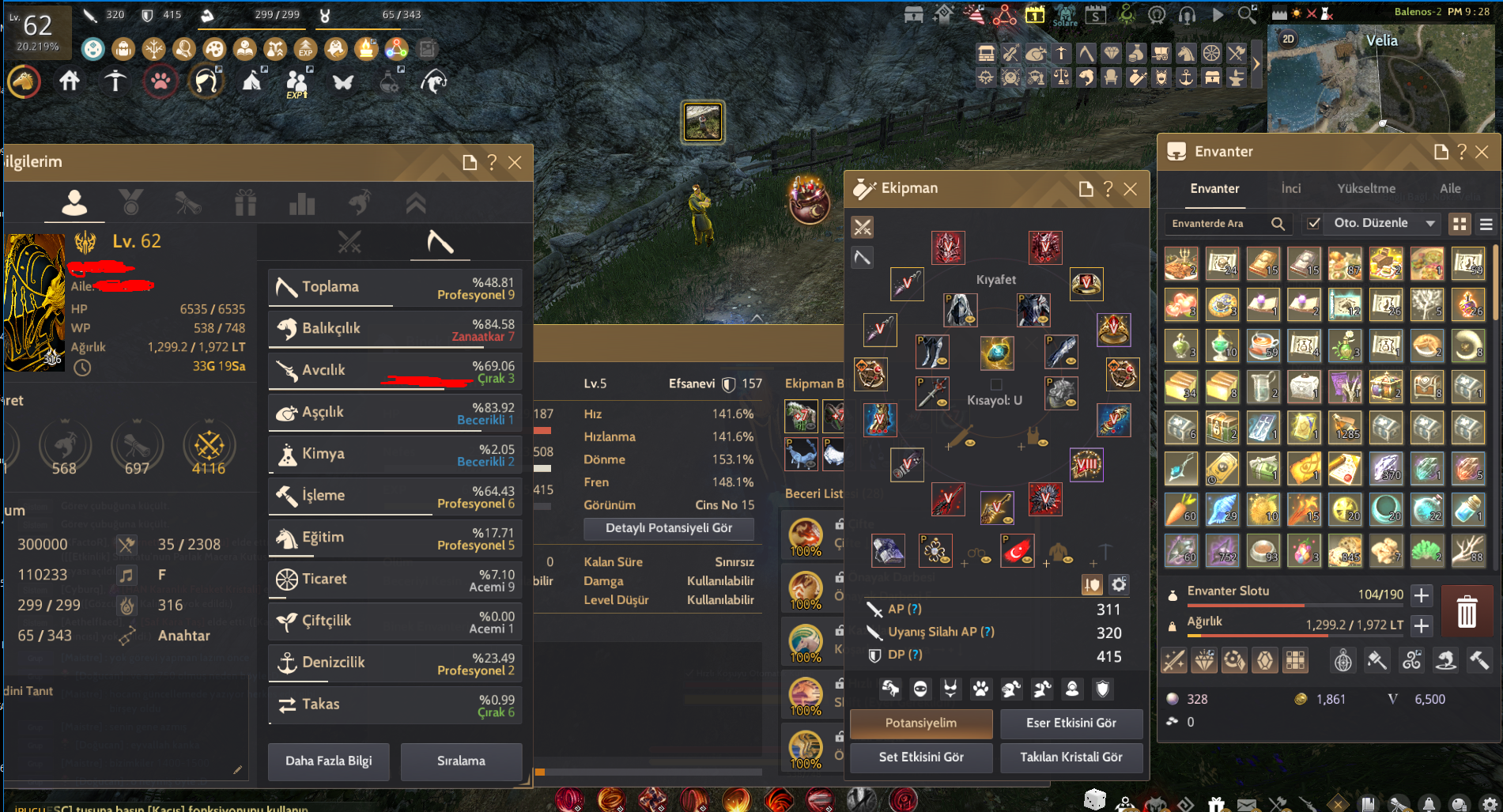
Task: Open the Aile inventory tab
Action: (1449, 188)
